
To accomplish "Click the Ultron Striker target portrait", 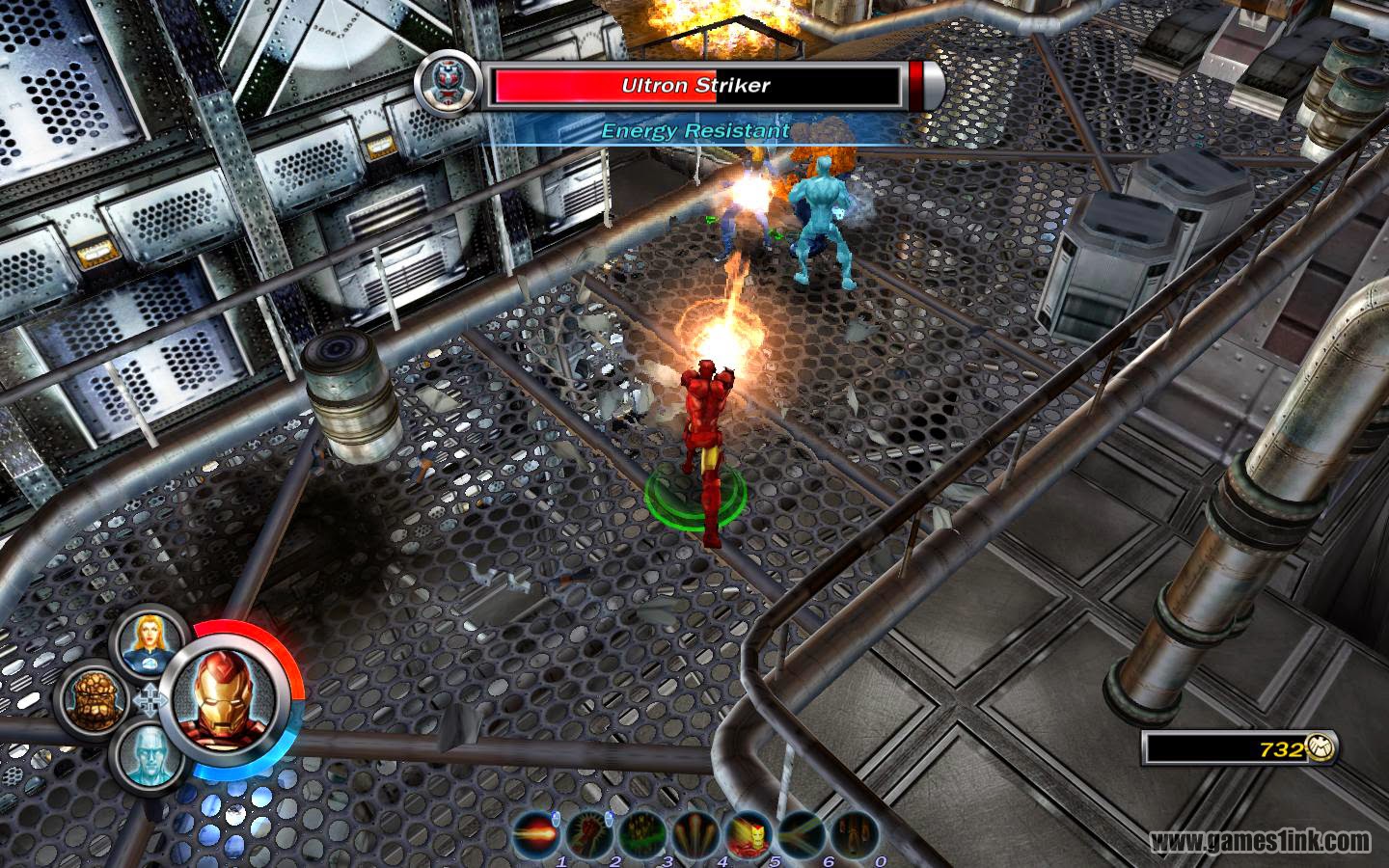I will click(445, 84).
